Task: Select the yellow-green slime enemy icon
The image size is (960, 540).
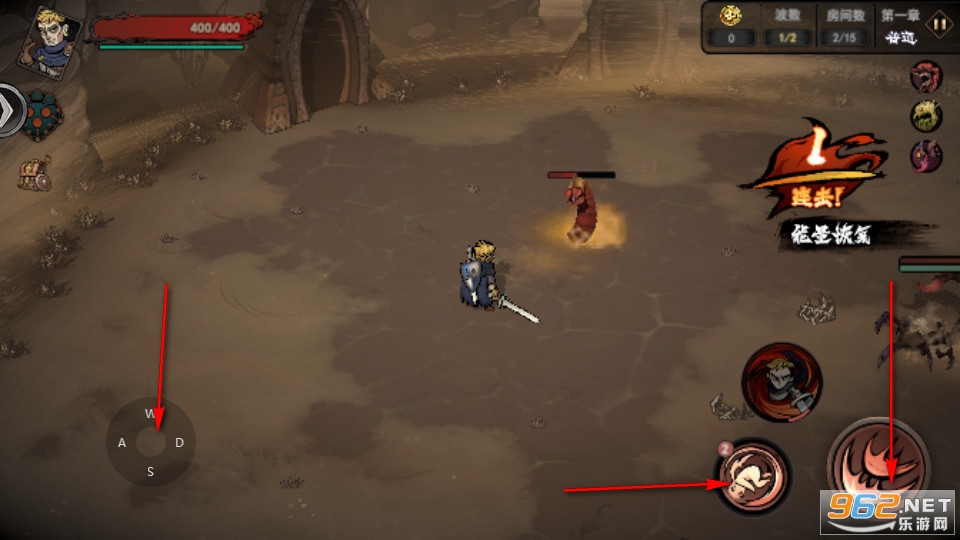Action: [x=925, y=115]
